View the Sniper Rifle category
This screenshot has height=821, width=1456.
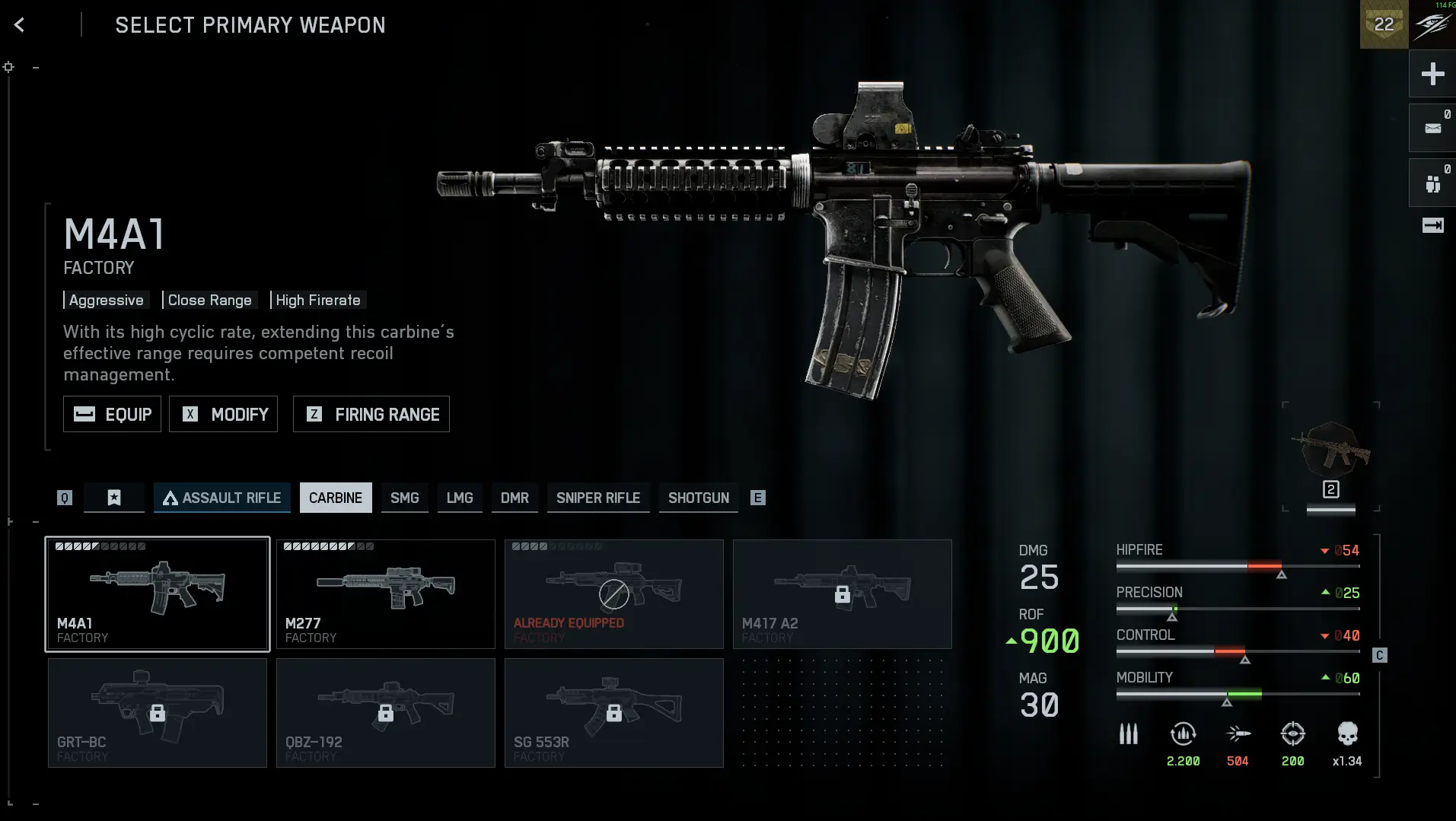[x=598, y=498]
